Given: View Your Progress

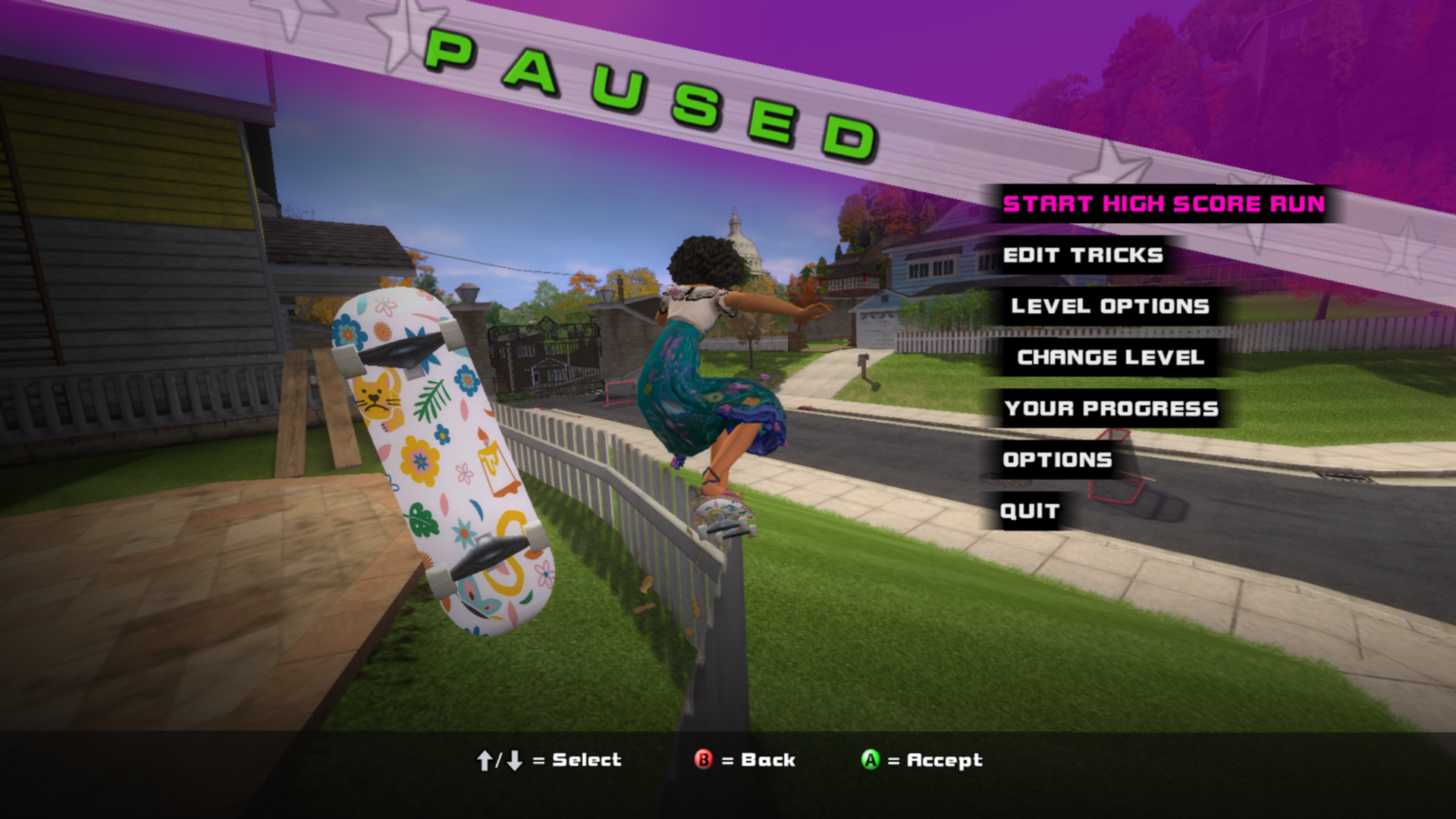Looking at the screenshot, I should [1111, 409].
